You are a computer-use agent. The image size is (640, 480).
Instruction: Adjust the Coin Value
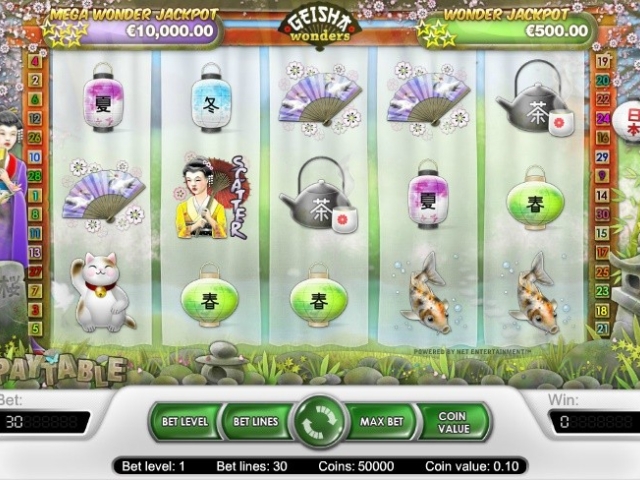pyautogui.click(x=453, y=422)
